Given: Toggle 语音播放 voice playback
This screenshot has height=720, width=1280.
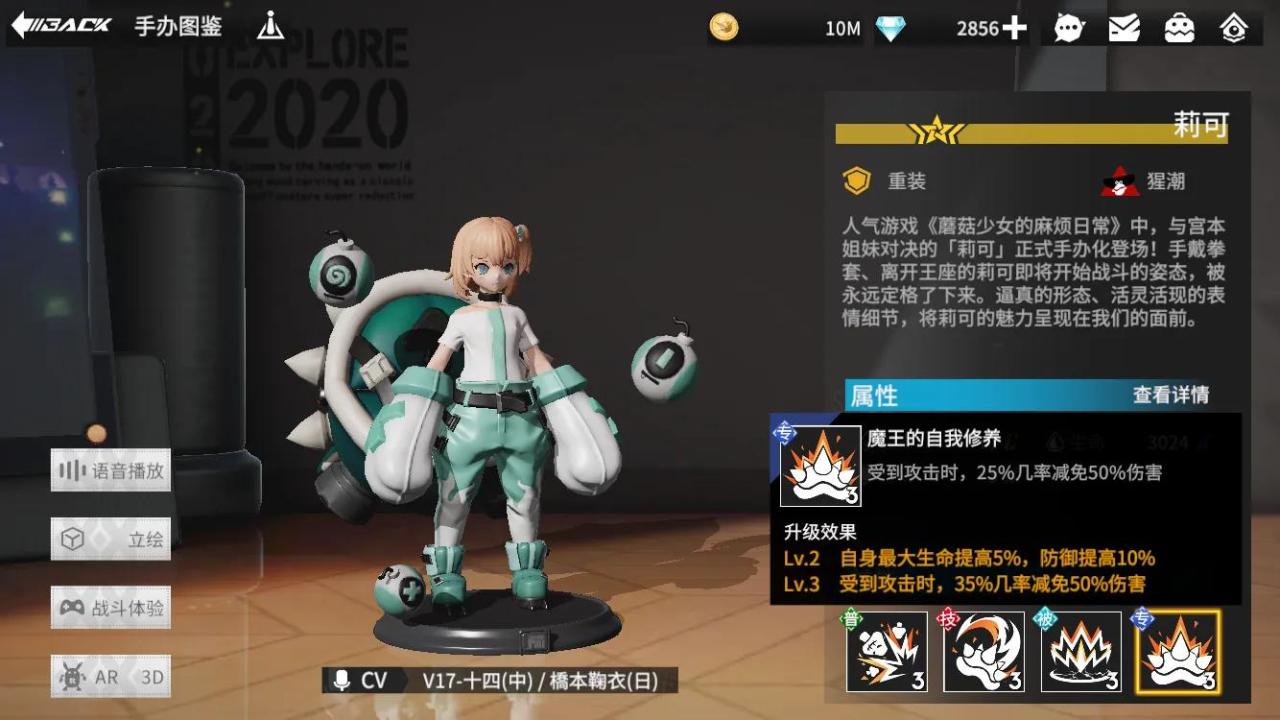Looking at the screenshot, I should coord(112,470).
